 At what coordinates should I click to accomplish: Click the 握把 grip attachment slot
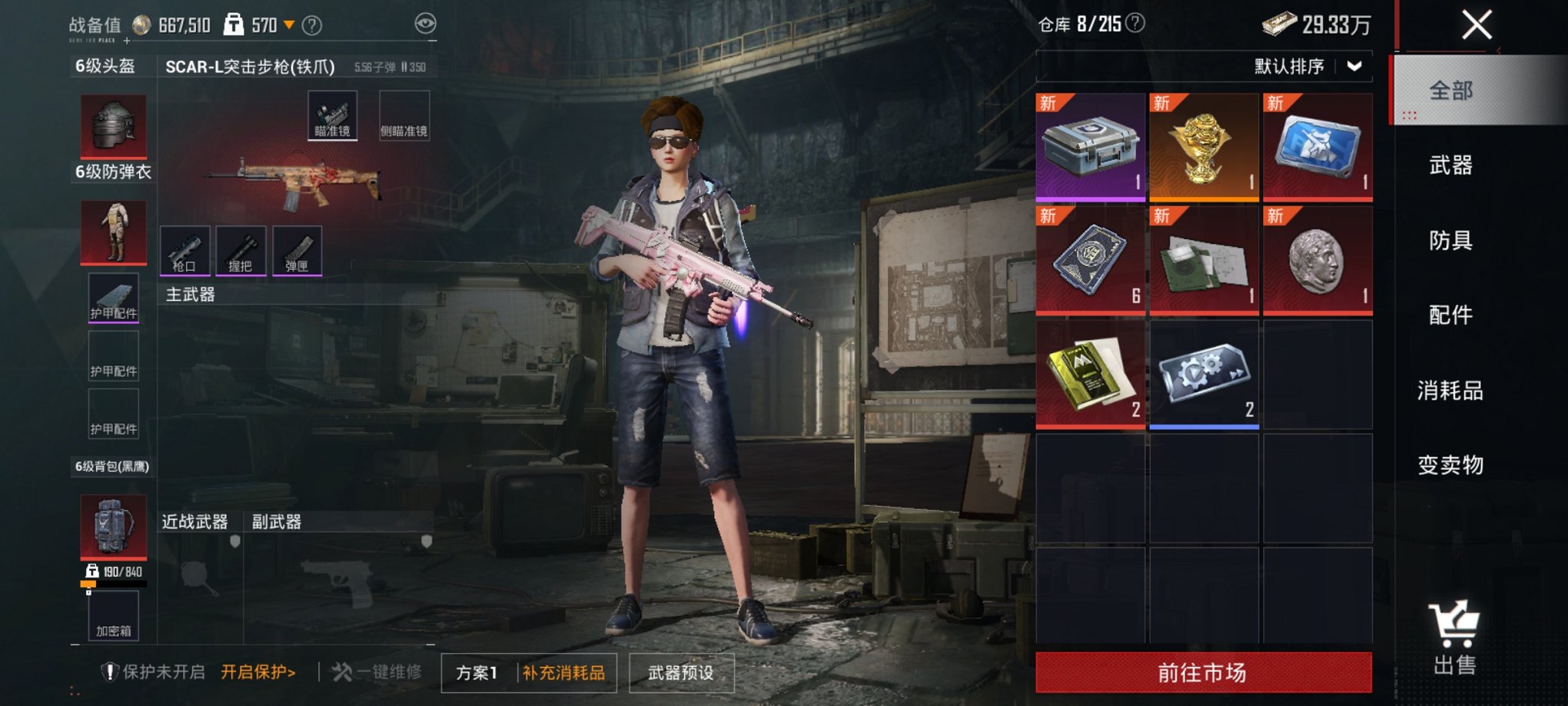click(241, 251)
